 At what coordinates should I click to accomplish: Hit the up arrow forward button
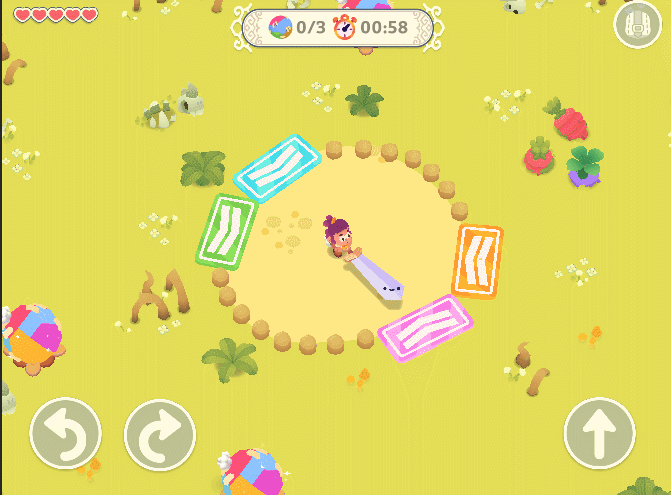click(x=600, y=435)
